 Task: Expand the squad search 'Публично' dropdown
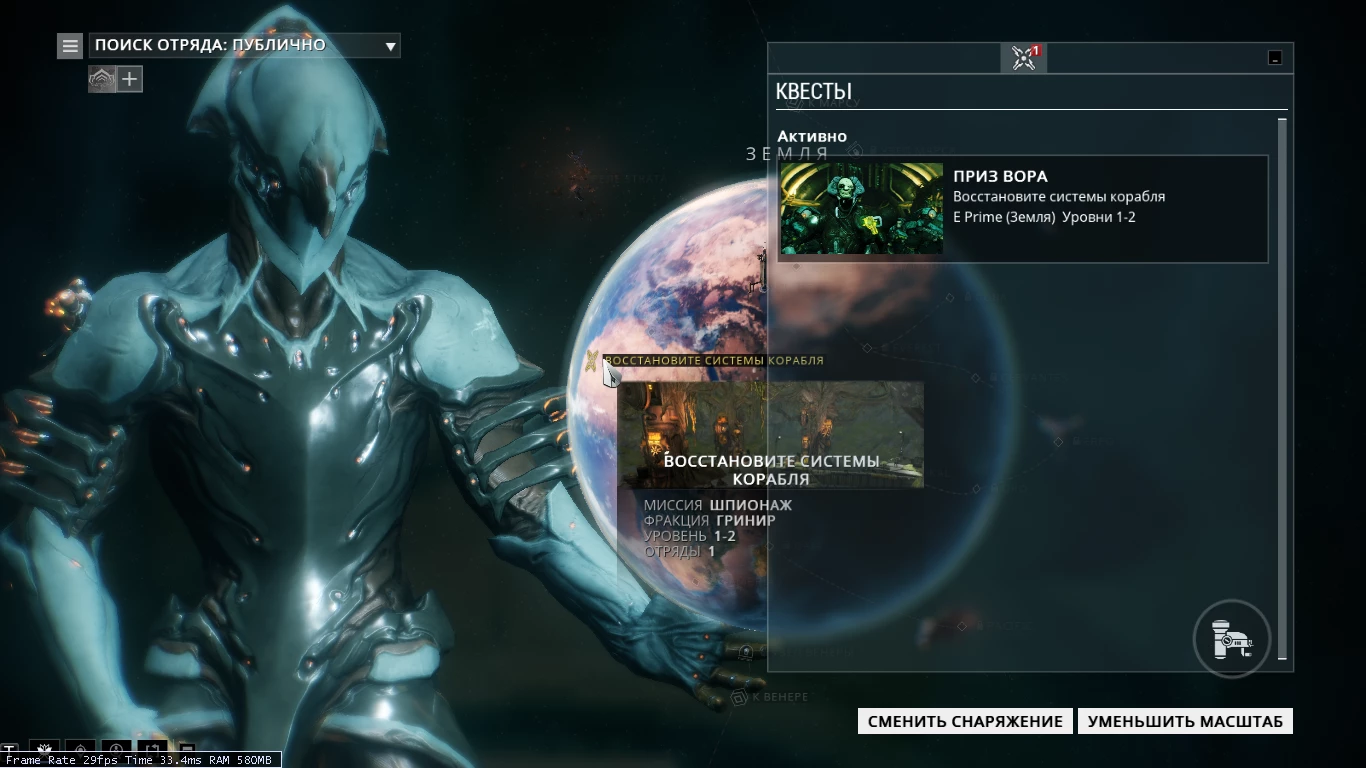tap(391, 45)
